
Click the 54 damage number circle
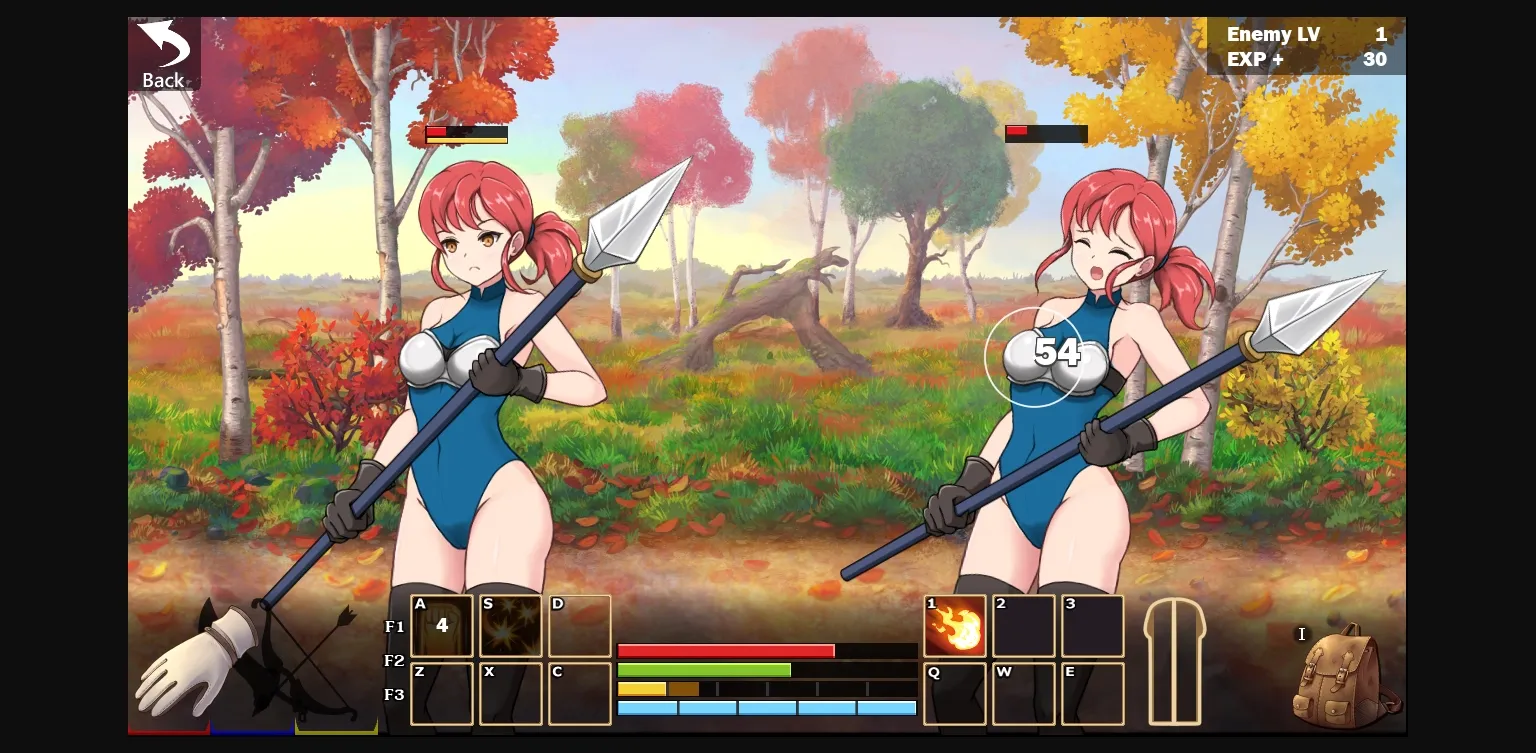[x=1037, y=354]
